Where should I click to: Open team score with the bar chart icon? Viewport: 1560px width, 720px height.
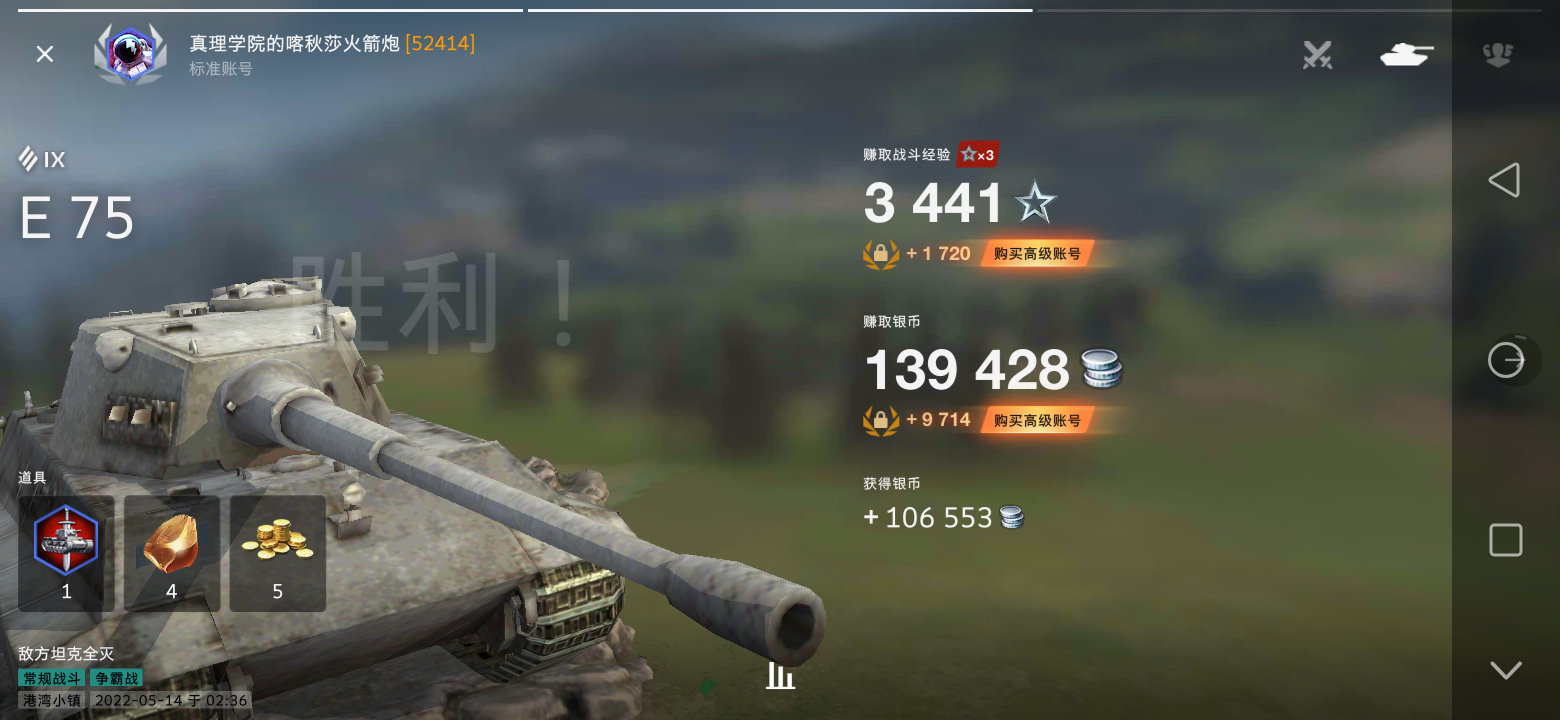(x=781, y=676)
